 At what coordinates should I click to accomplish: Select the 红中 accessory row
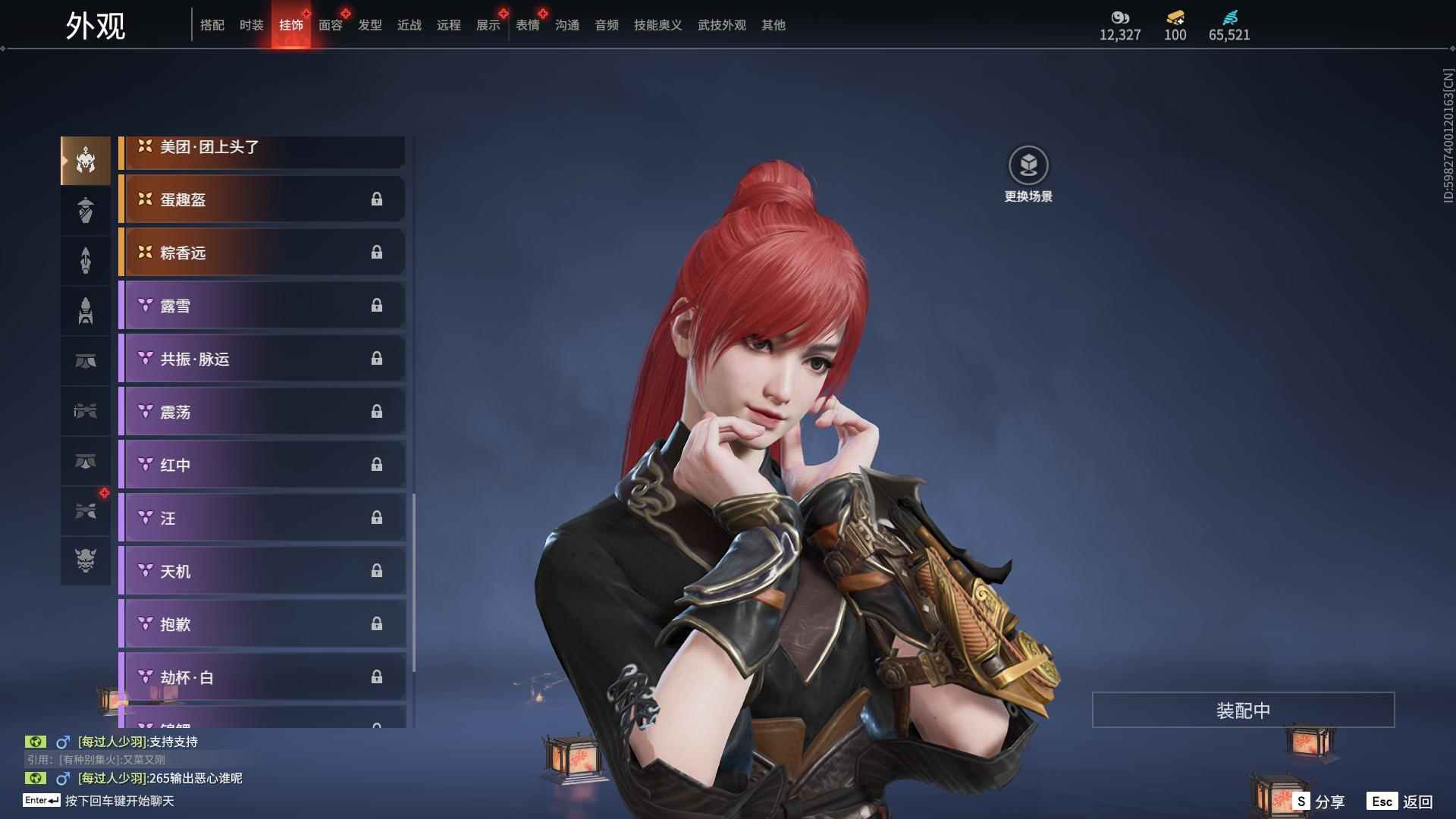pos(262,465)
